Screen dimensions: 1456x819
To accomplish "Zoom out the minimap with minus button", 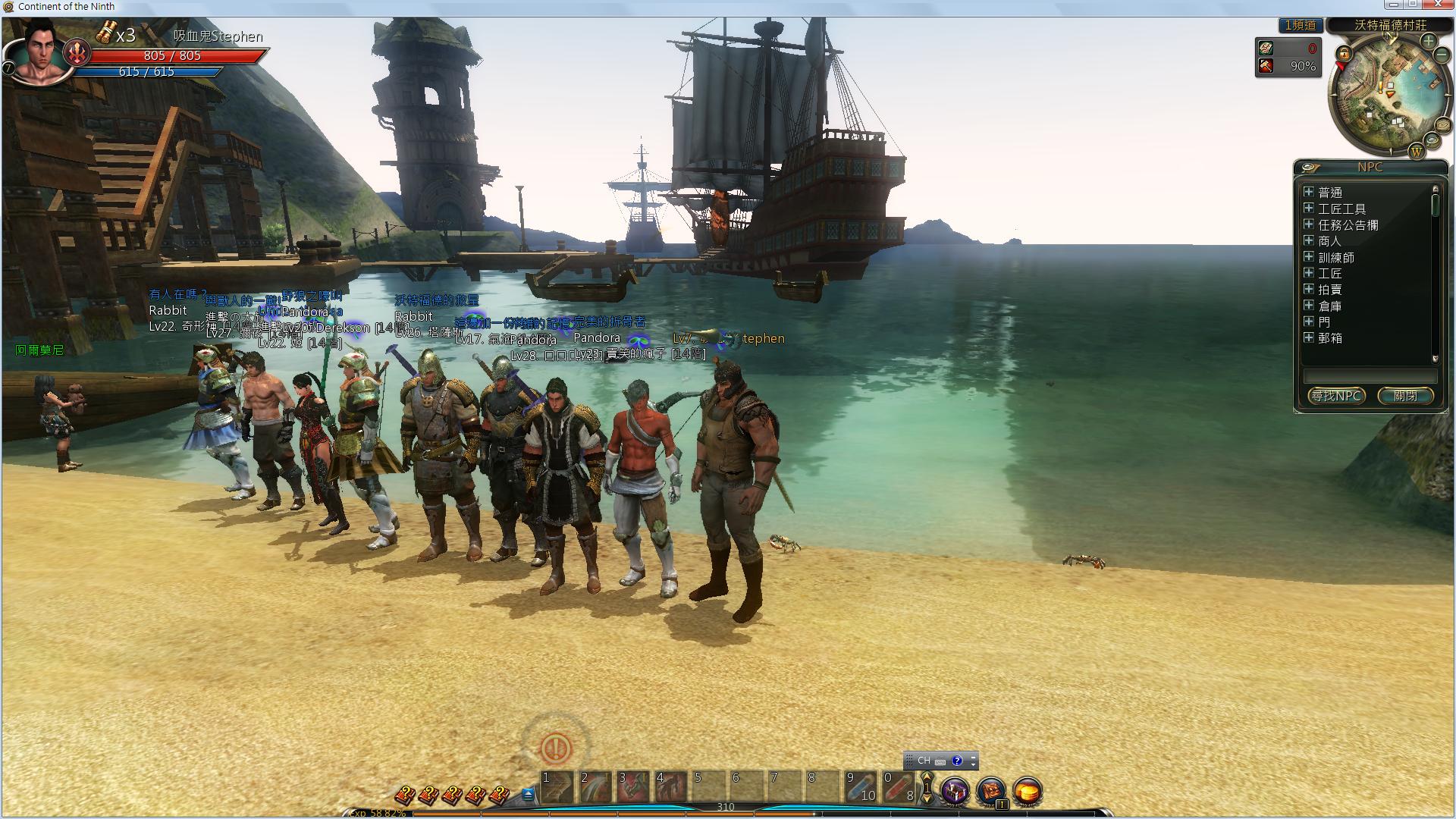I will point(1442,56).
